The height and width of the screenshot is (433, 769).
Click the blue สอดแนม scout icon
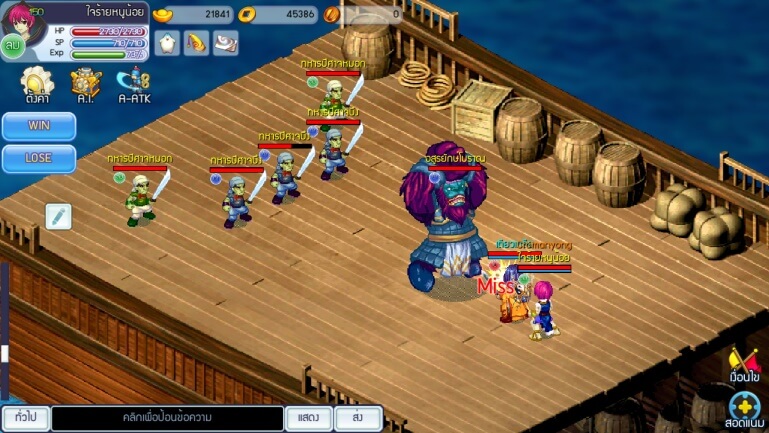(x=744, y=408)
